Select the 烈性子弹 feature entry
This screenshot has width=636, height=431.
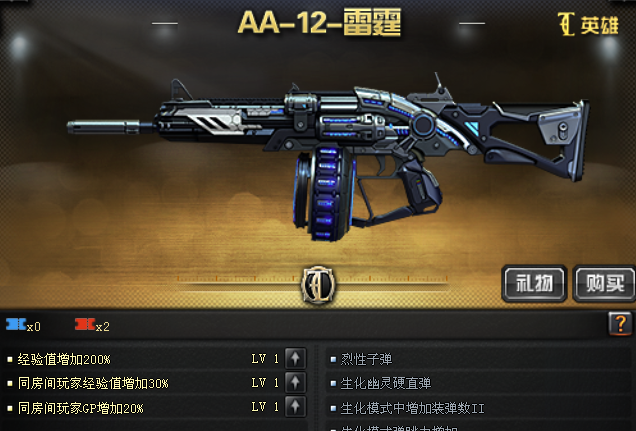[x=368, y=358]
